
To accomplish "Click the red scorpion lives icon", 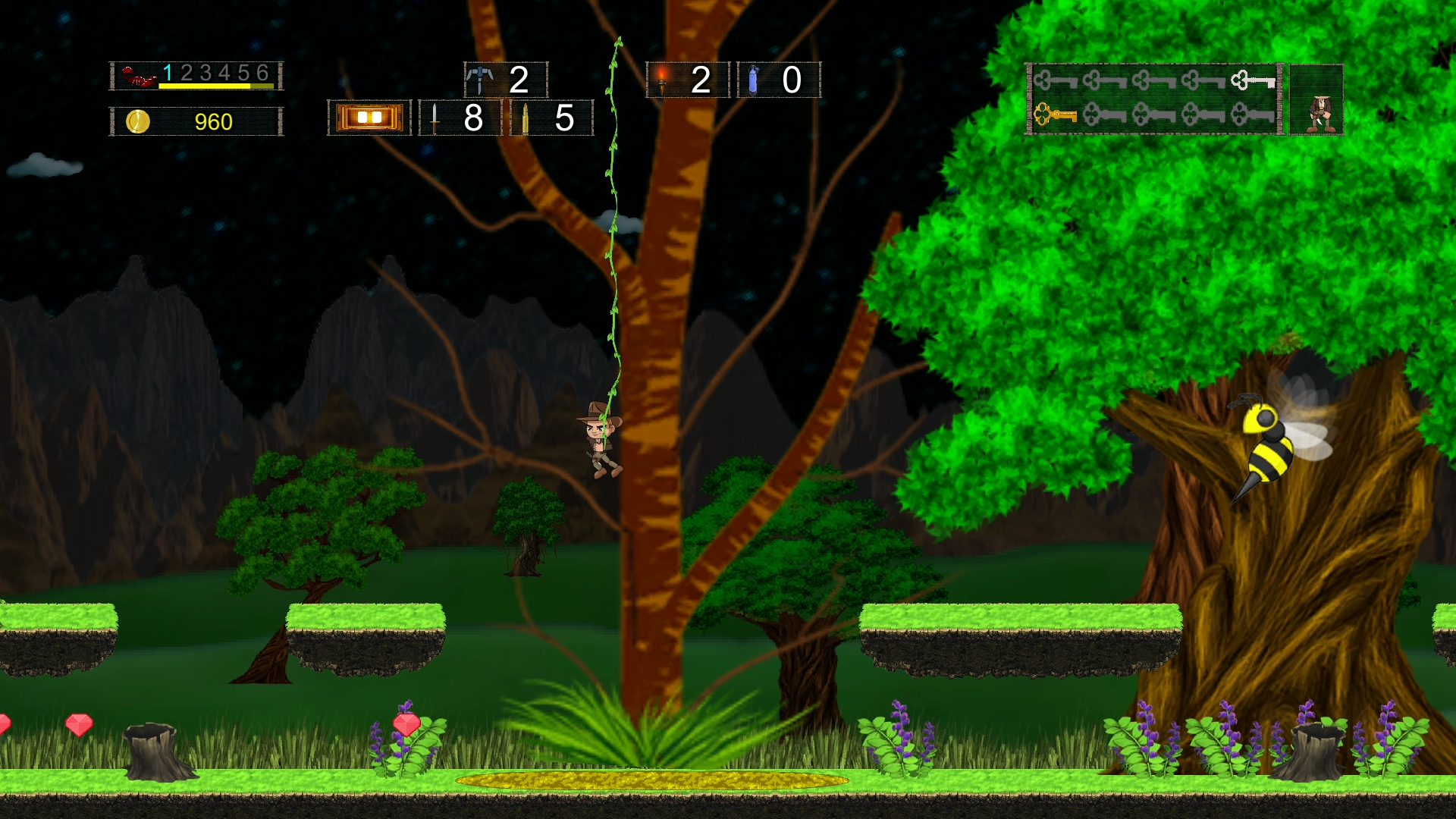I will pos(138,77).
